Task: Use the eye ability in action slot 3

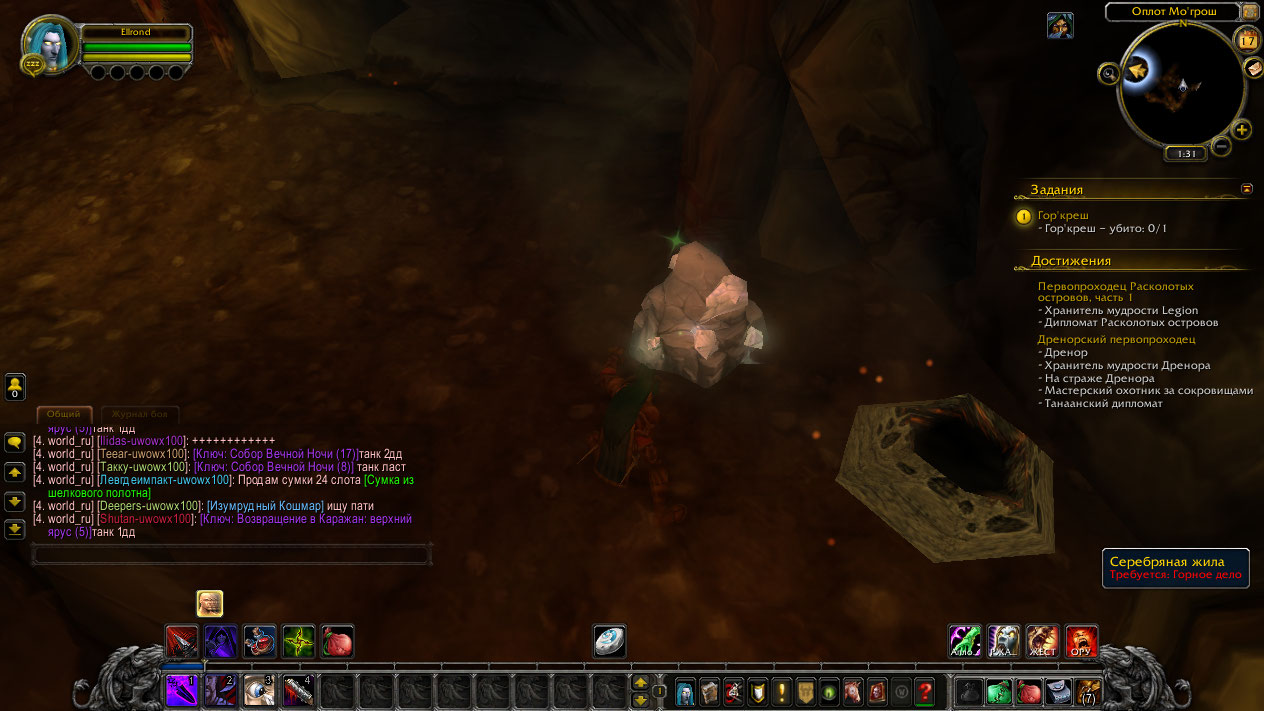Action: pyautogui.click(x=259, y=690)
